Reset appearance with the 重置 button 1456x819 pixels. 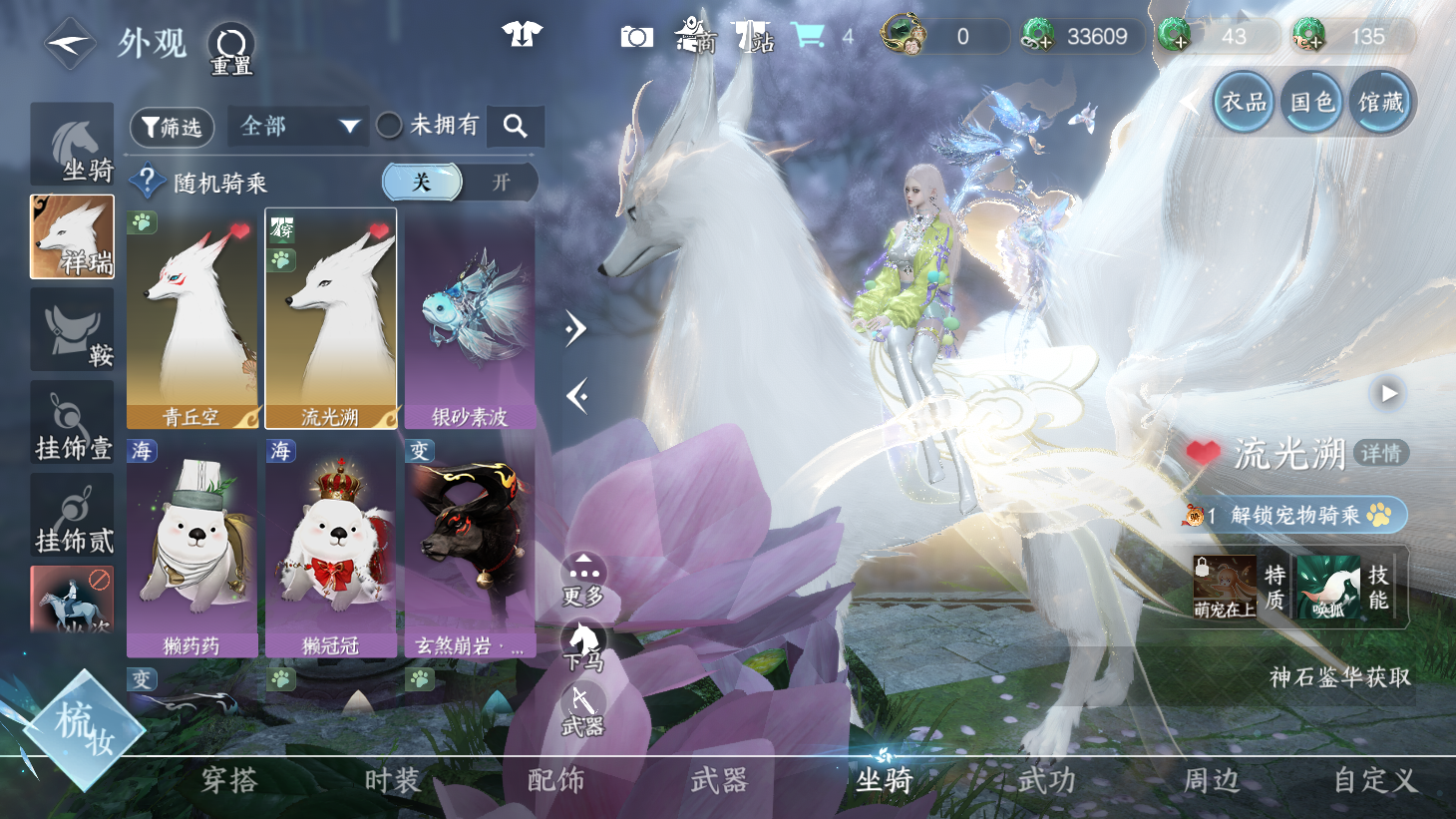click(231, 49)
